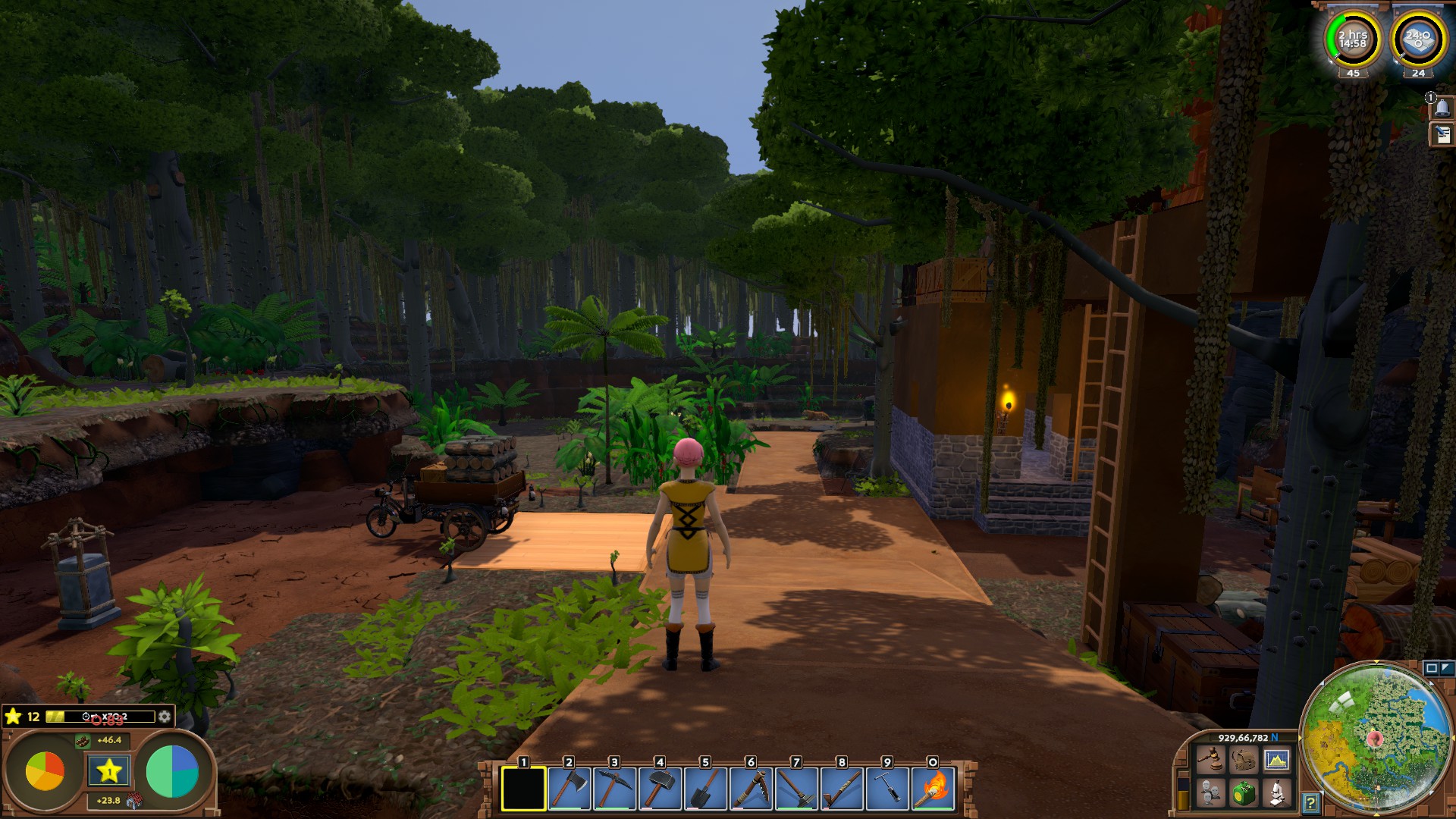Image resolution: width=1456 pixels, height=819 pixels.
Task: Open the experience bar gear settings
Action: coord(165,717)
